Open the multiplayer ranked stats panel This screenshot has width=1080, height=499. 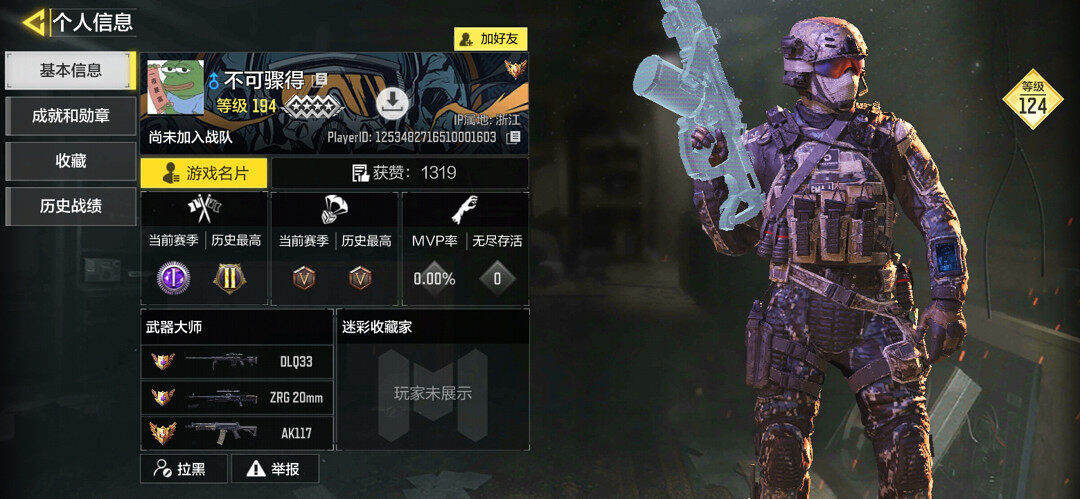pyautogui.click(x=204, y=250)
